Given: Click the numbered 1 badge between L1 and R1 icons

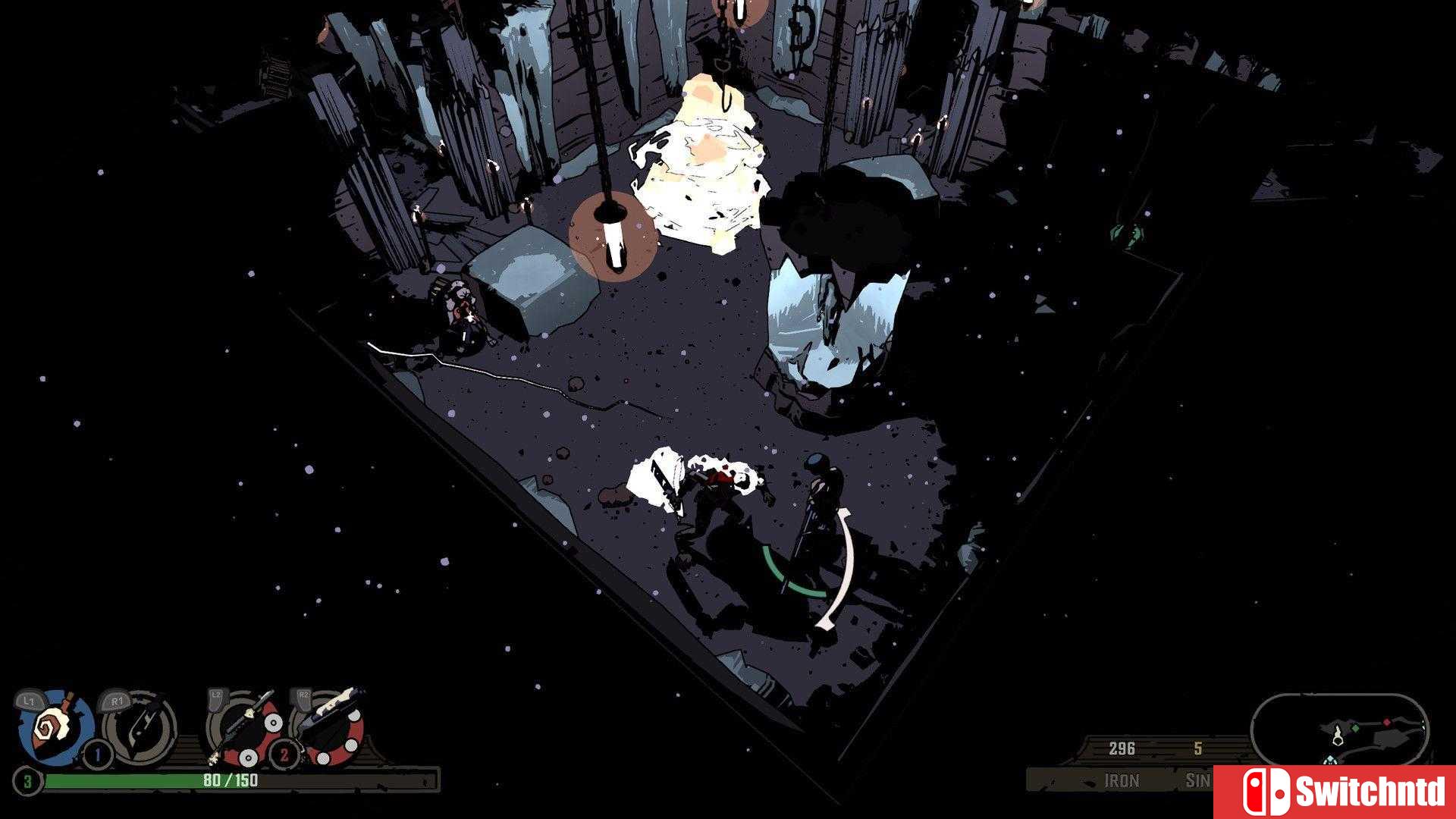Looking at the screenshot, I should click(x=97, y=754).
